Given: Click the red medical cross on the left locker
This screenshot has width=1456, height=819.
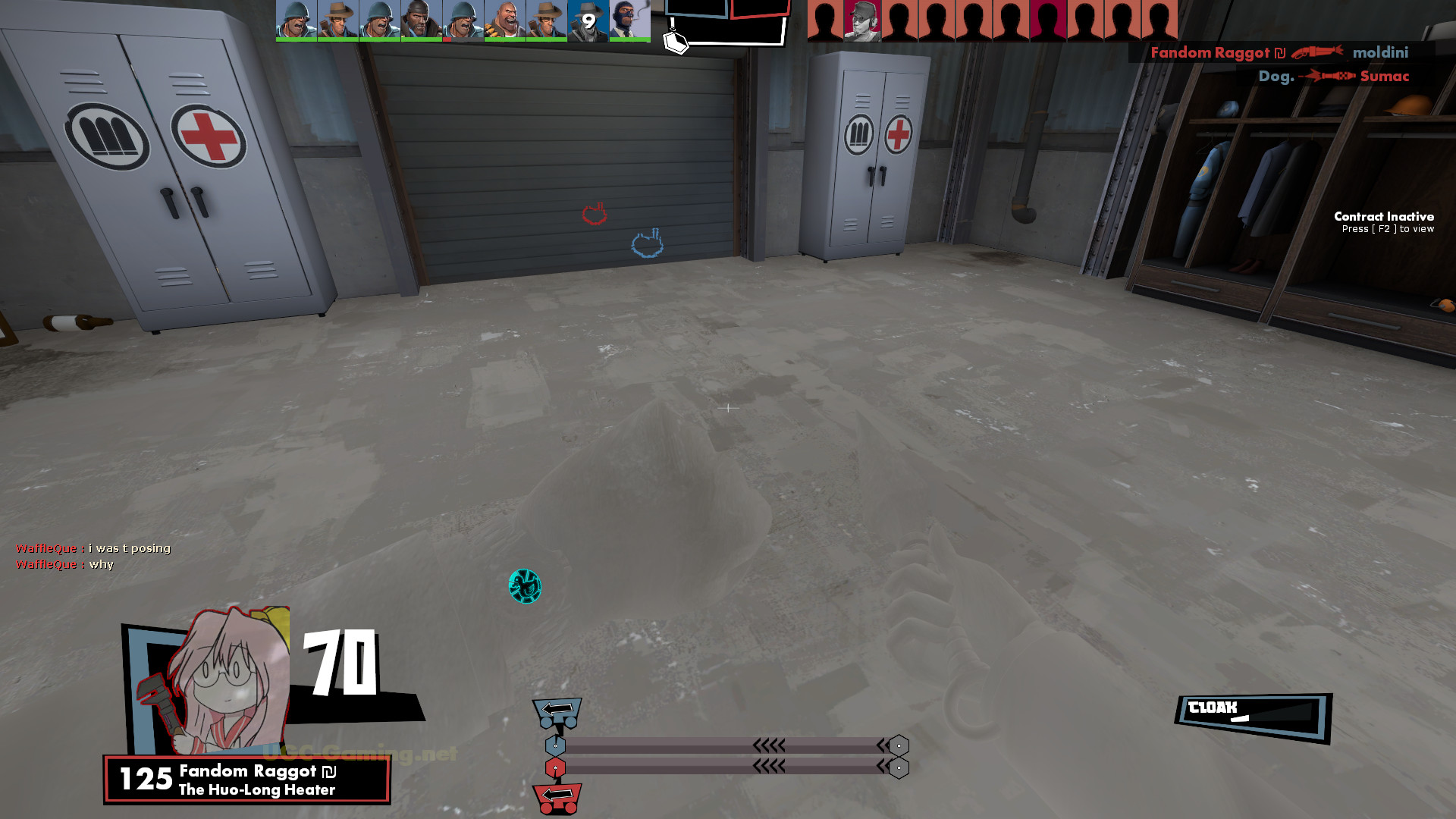Looking at the screenshot, I should (x=205, y=136).
